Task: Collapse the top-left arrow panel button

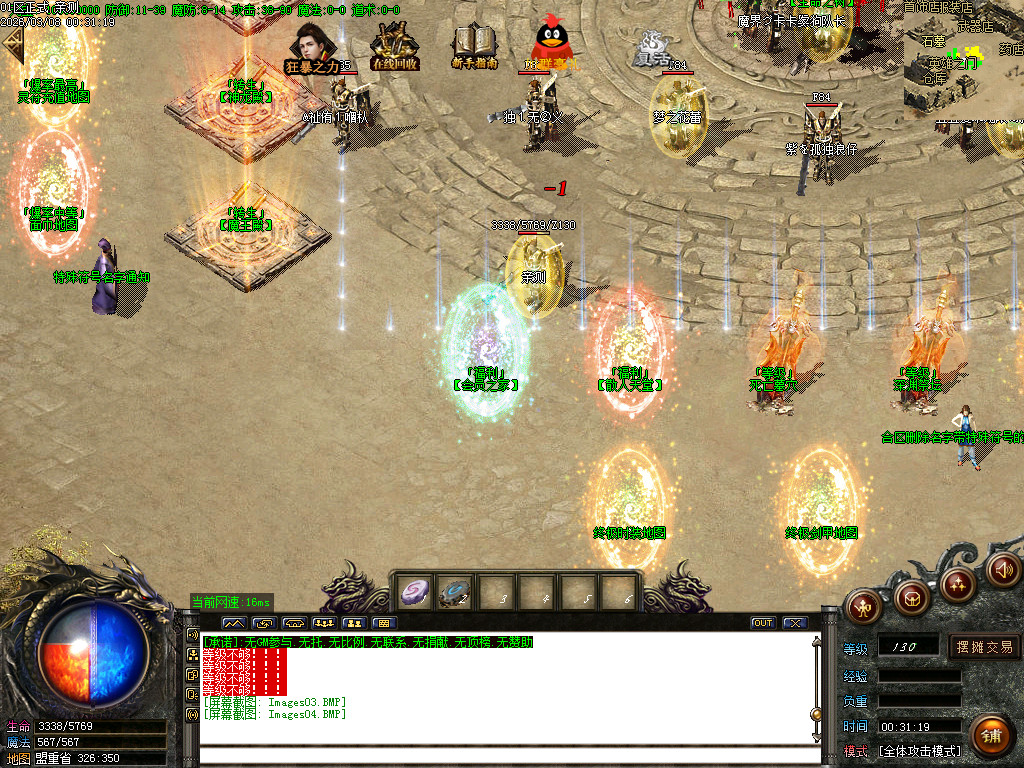Action: [12, 46]
